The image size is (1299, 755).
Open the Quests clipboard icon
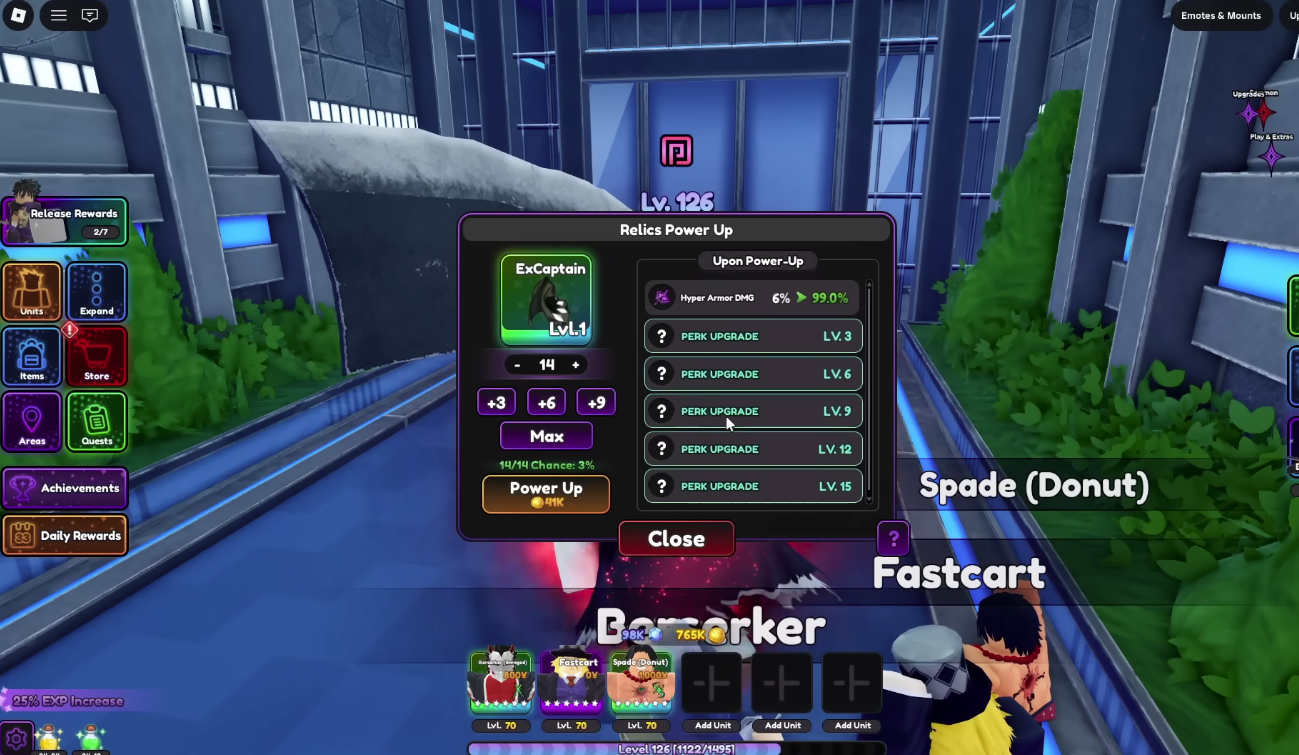97,421
